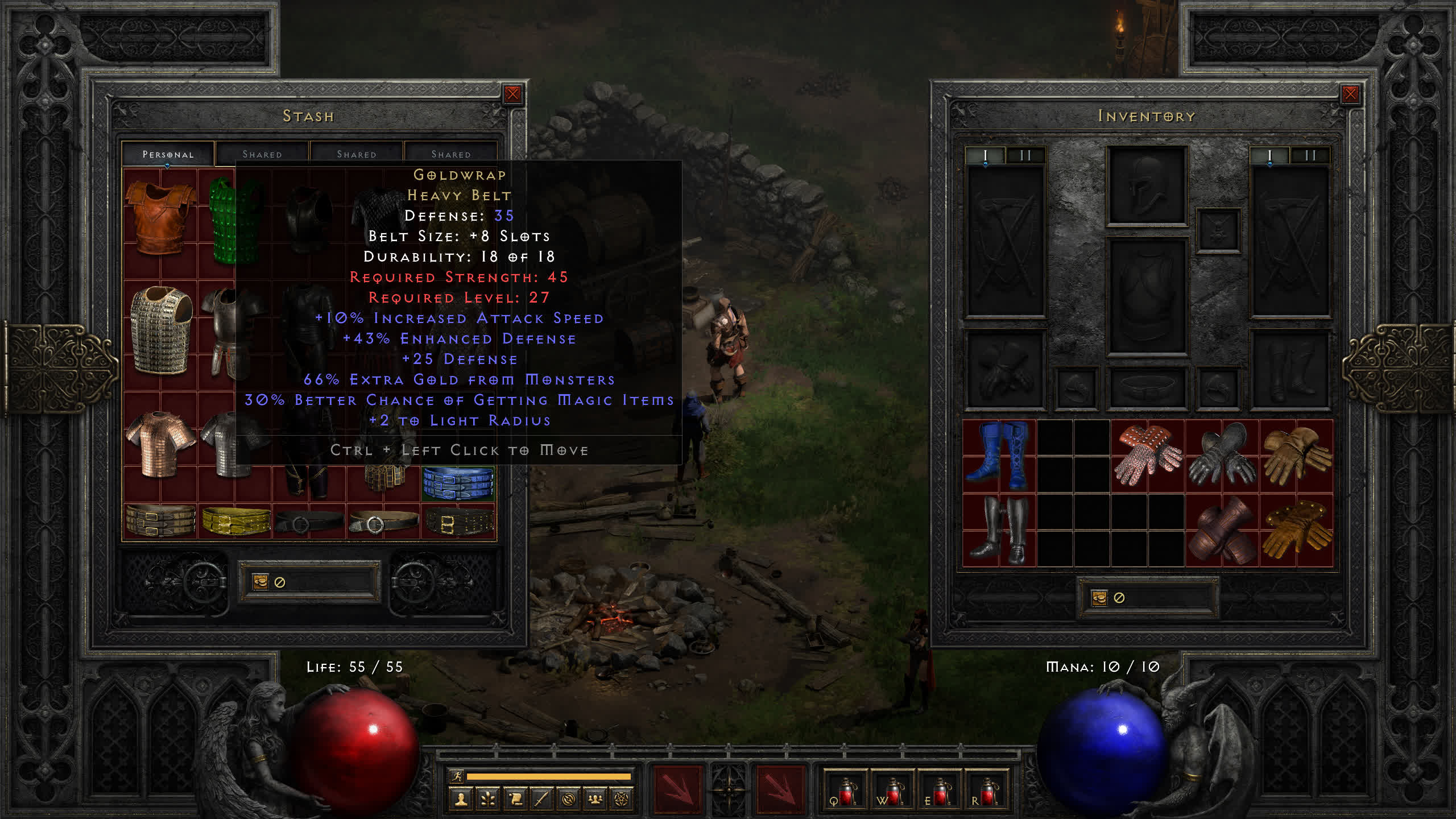Use the health potion in belt slot Q

tap(845, 791)
